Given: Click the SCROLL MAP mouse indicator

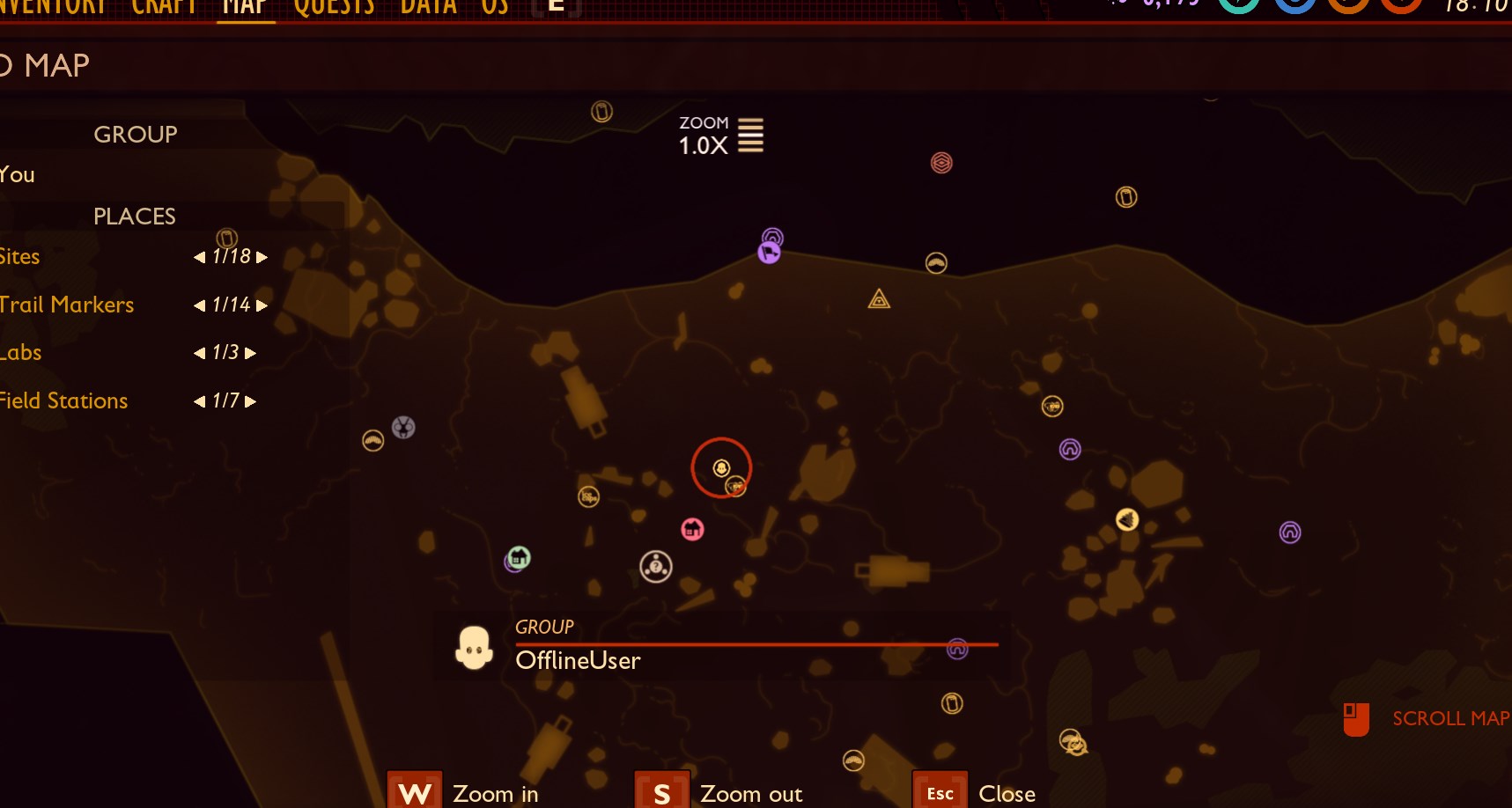Looking at the screenshot, I should click(1355, 718).
